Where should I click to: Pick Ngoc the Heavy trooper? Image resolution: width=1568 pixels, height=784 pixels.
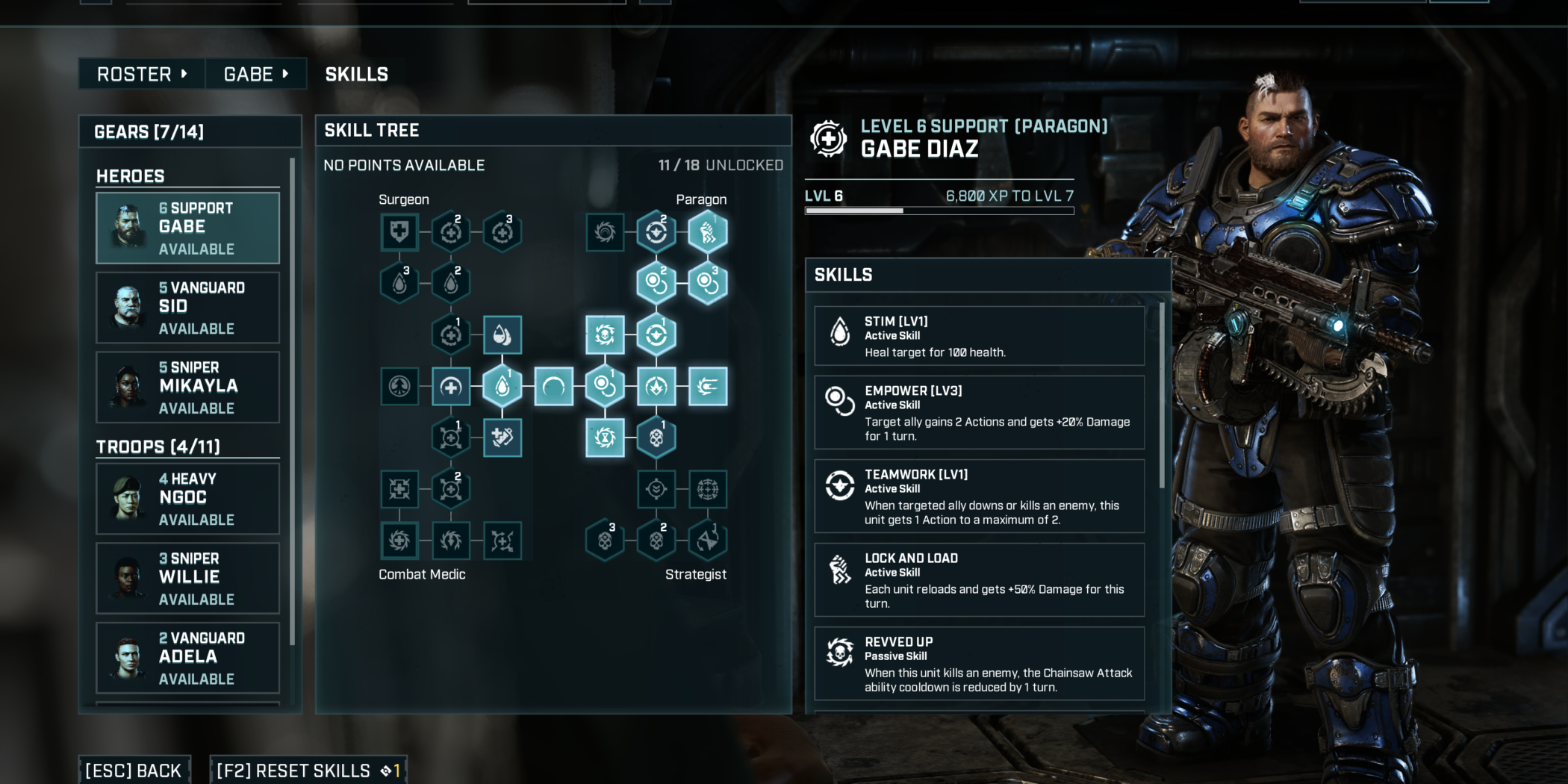[187, 498]
